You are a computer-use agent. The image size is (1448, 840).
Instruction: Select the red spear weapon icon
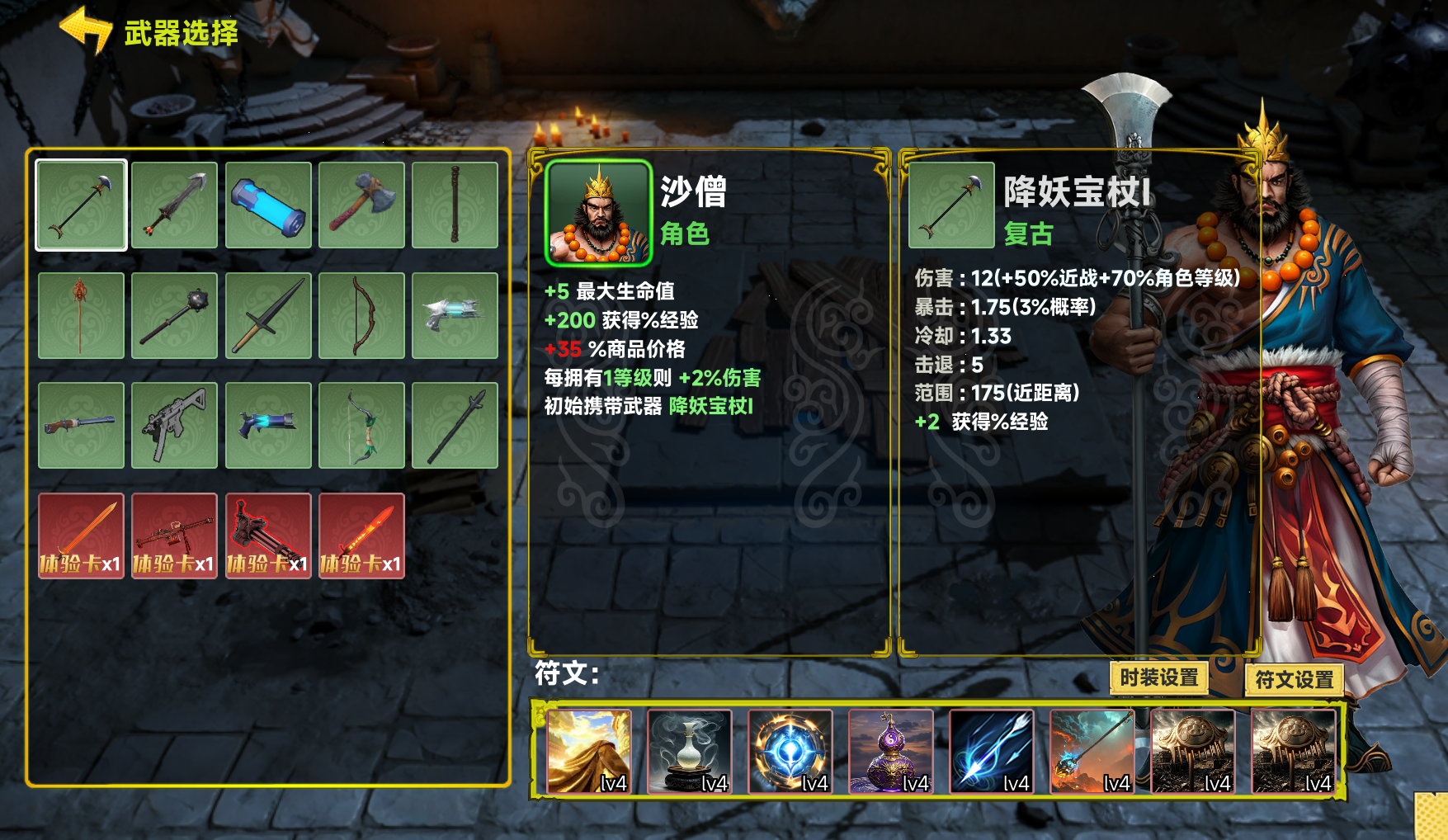point(81,314)
